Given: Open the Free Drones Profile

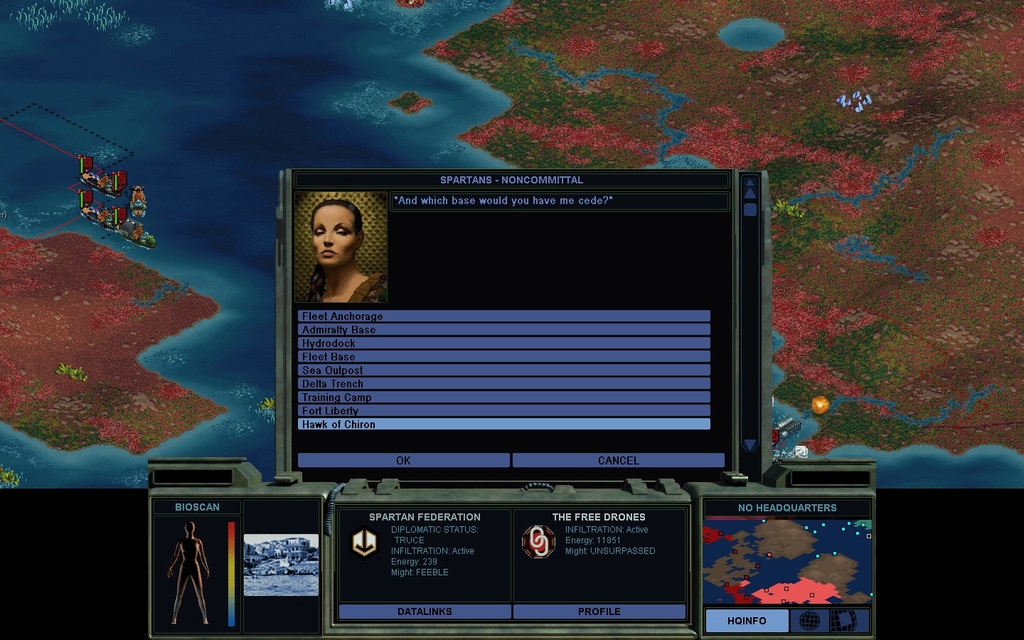Looking at the screenshot, I should pos(599,611).
